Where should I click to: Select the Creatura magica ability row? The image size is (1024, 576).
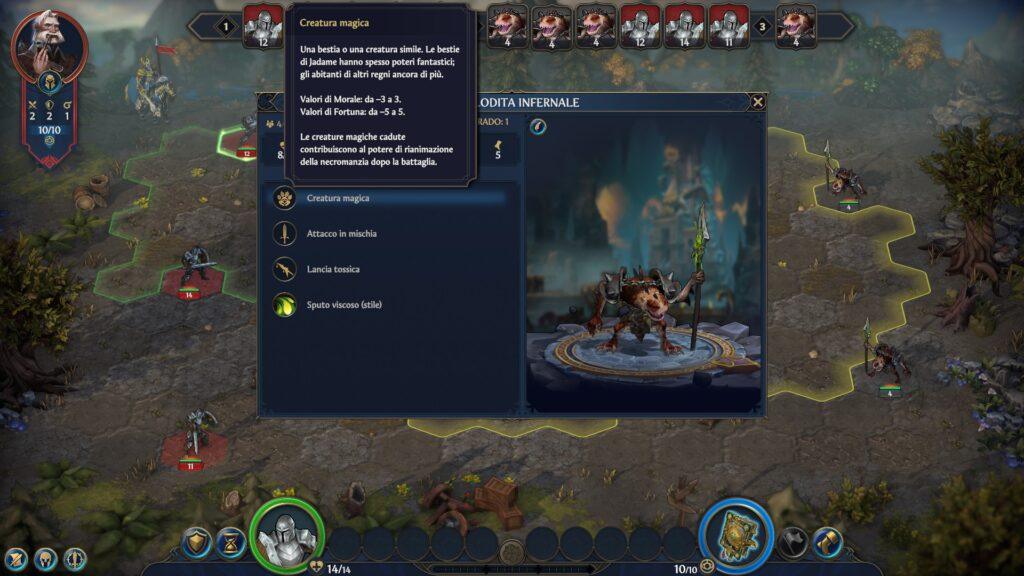[388, 198]
